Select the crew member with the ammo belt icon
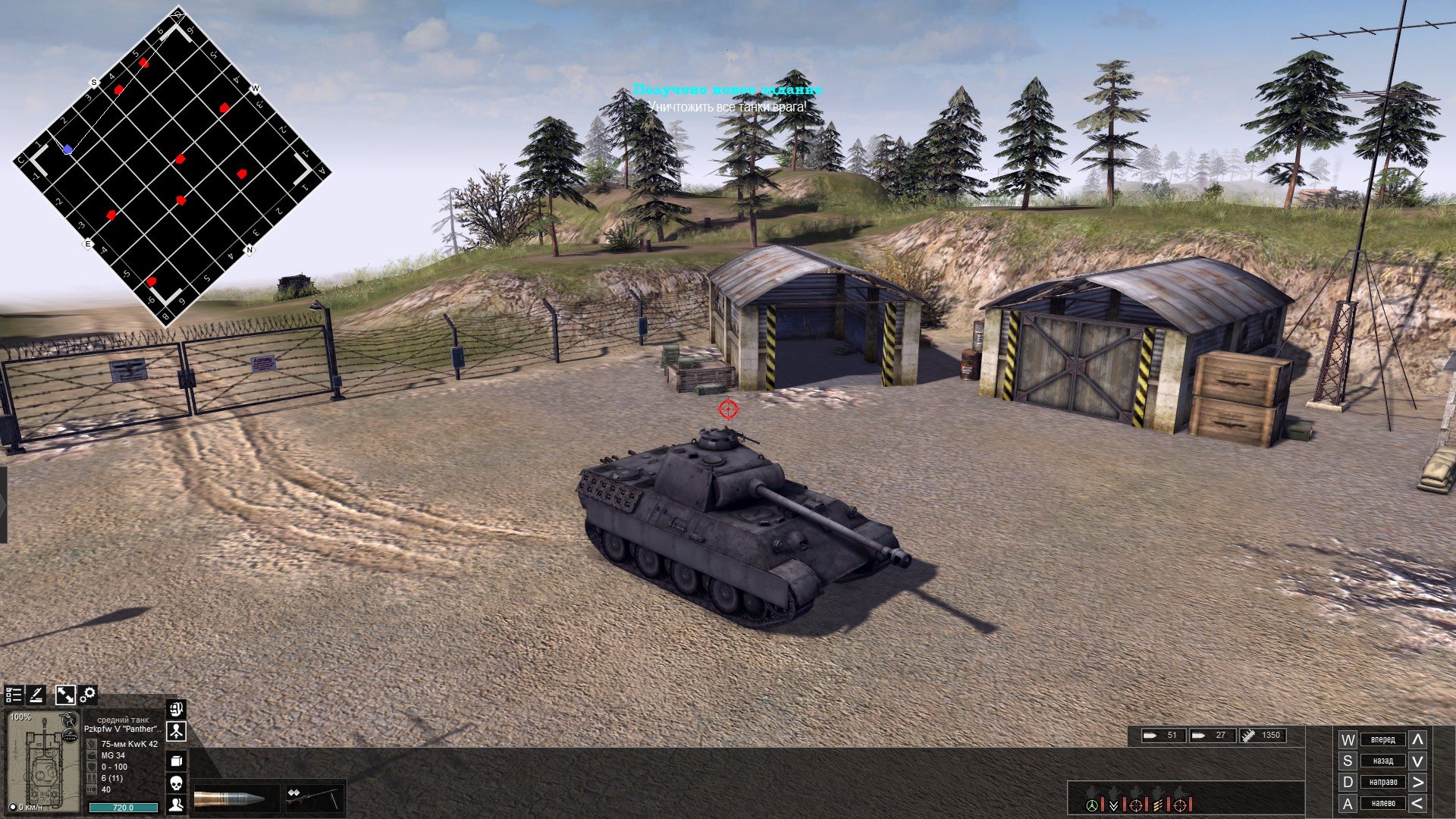Image resolution: width=1456 pixels, height=819 pixels. point(1158,804)
